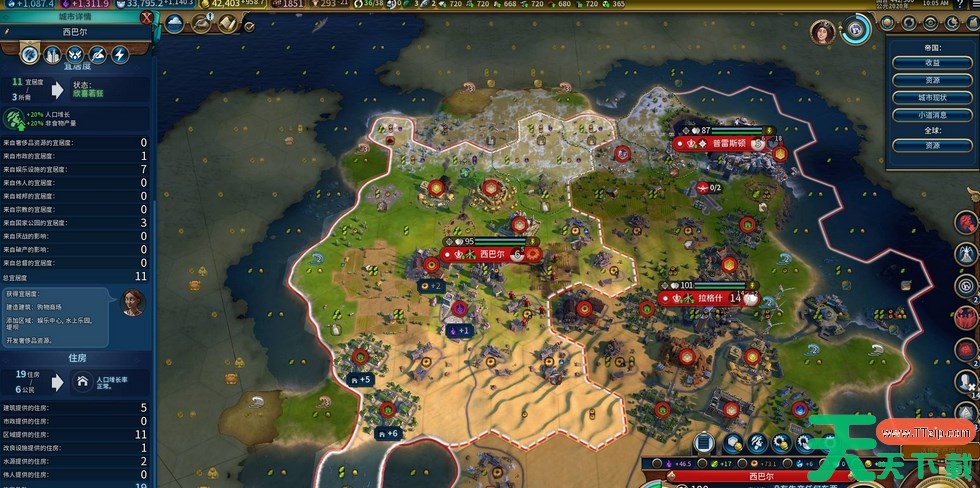Open the 小道消息 gossip report
The height and width of the screenshot is (488, 980).
click(x=932, y=115)
